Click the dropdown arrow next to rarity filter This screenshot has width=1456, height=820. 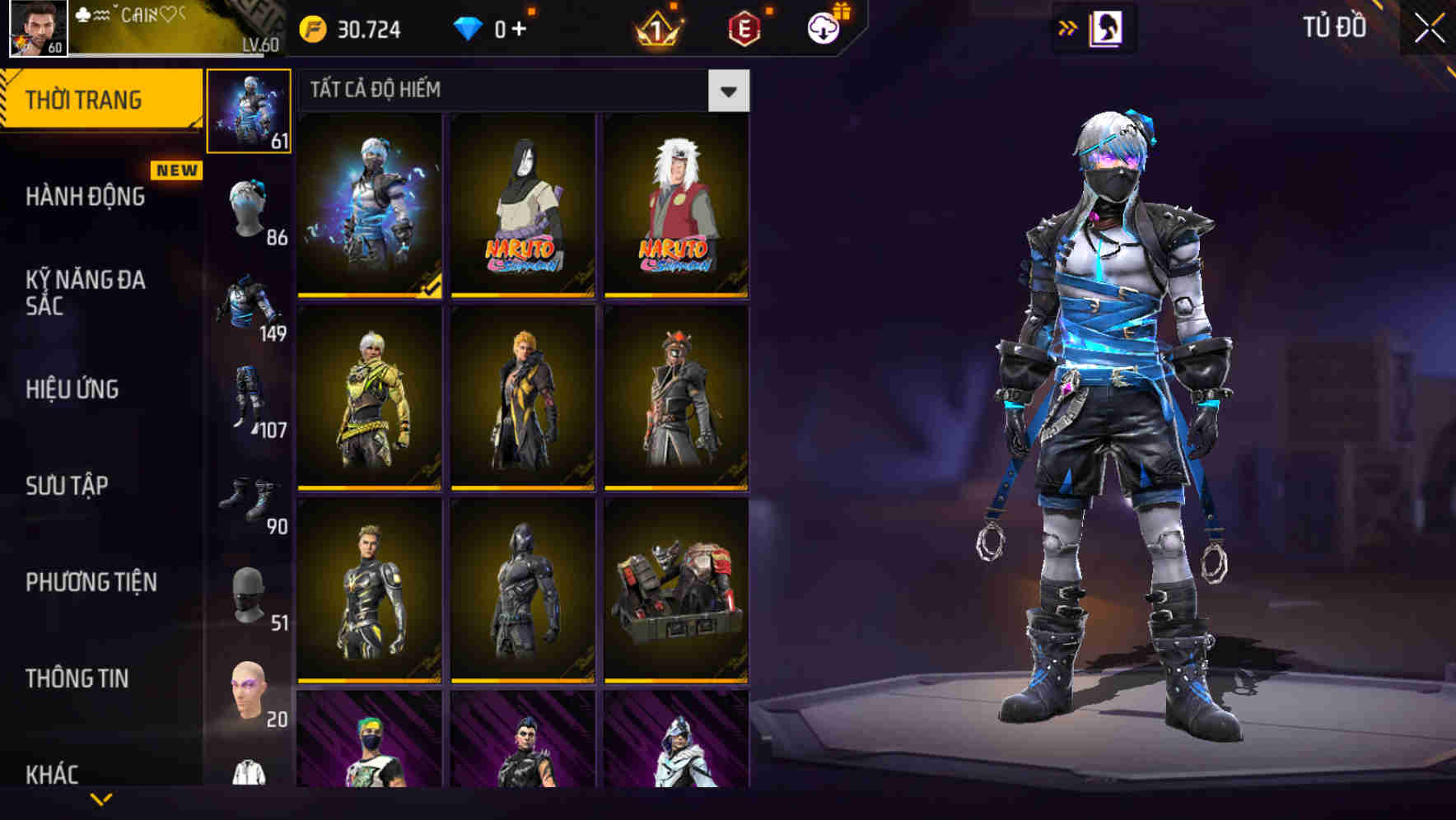(x=728, y=91)
